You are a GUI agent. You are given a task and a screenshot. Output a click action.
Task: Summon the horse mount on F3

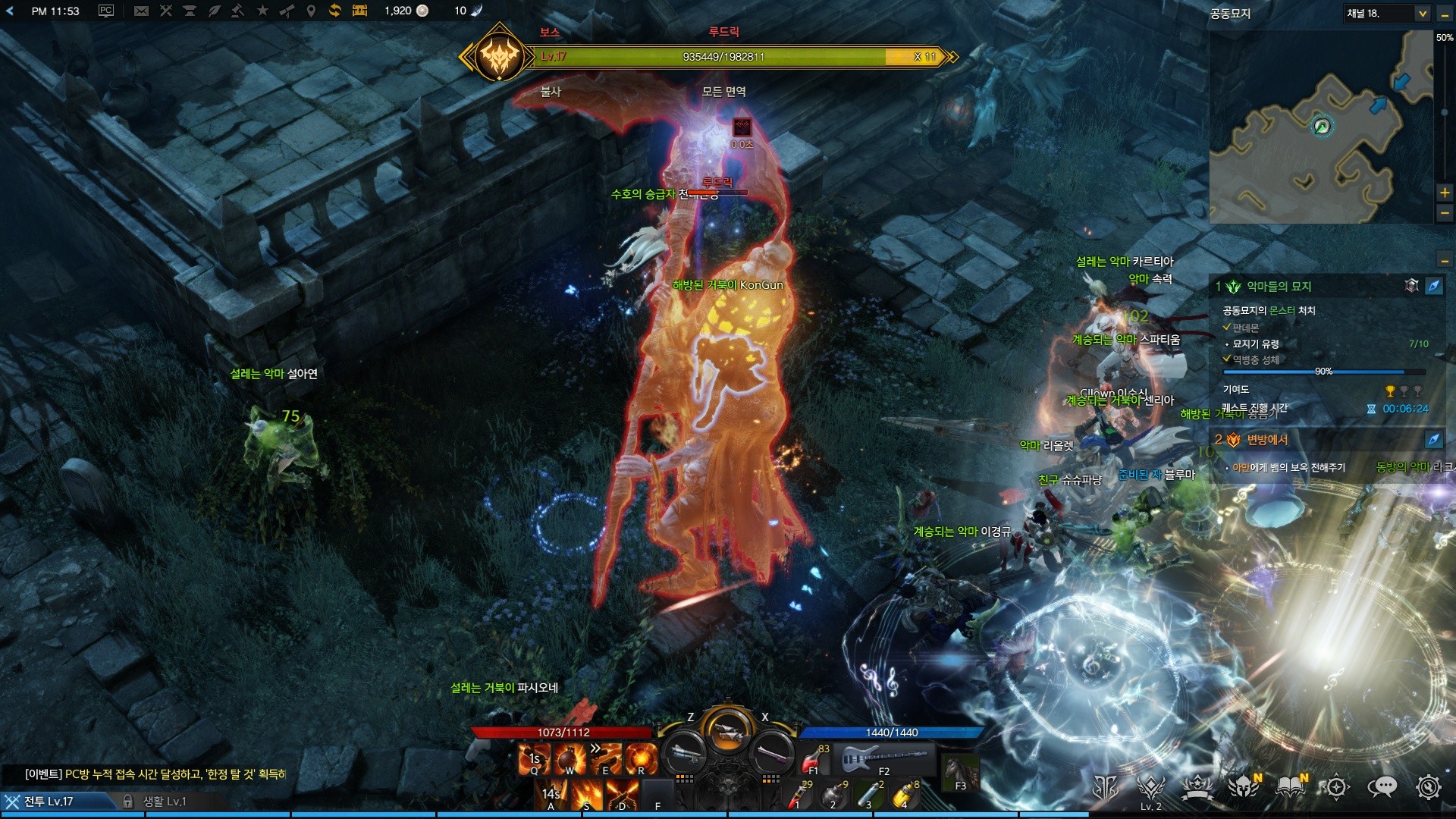click(960, 772)
